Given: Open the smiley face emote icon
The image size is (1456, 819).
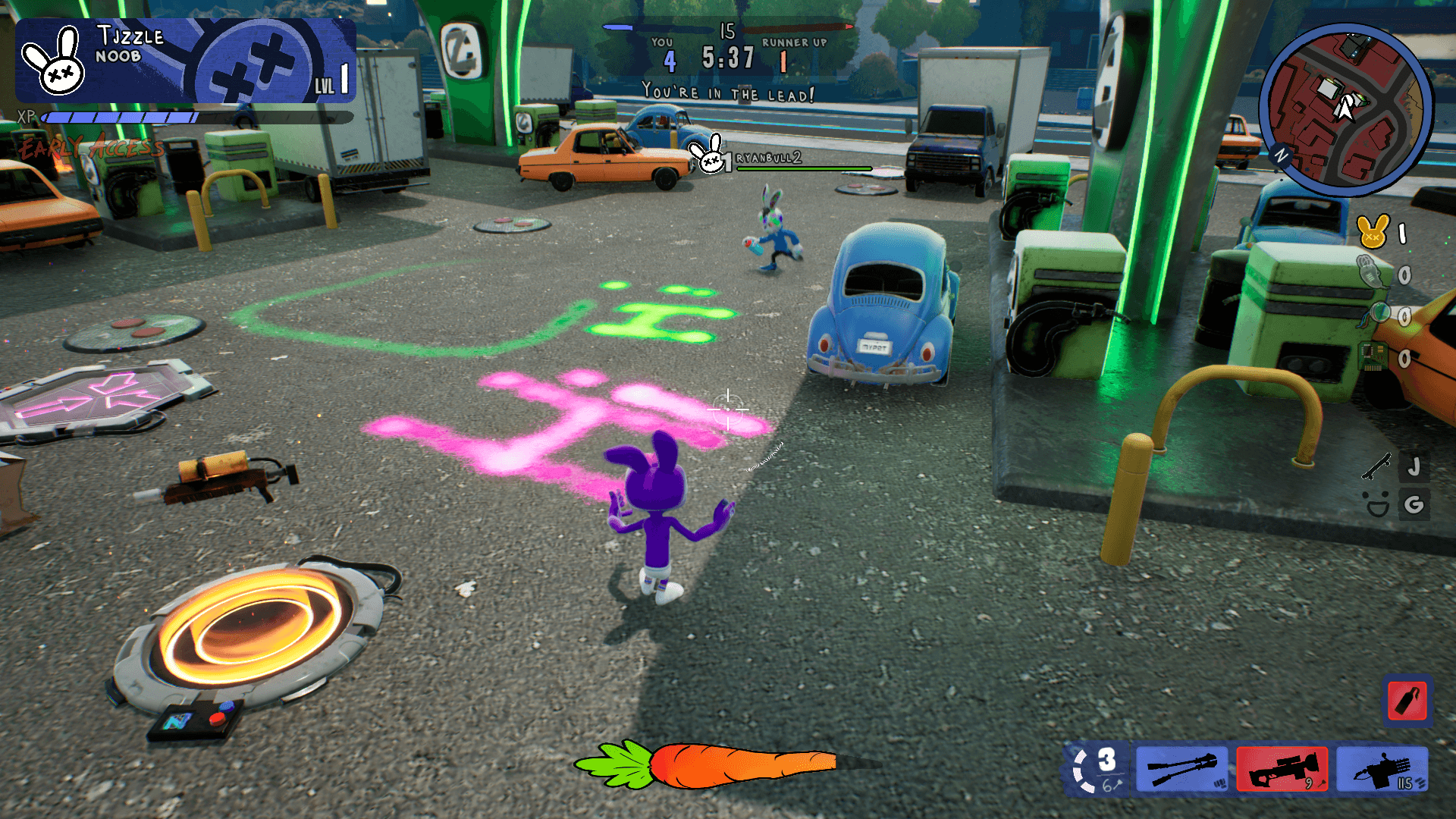Looking at the screenshot, I should coord(1376,504).
